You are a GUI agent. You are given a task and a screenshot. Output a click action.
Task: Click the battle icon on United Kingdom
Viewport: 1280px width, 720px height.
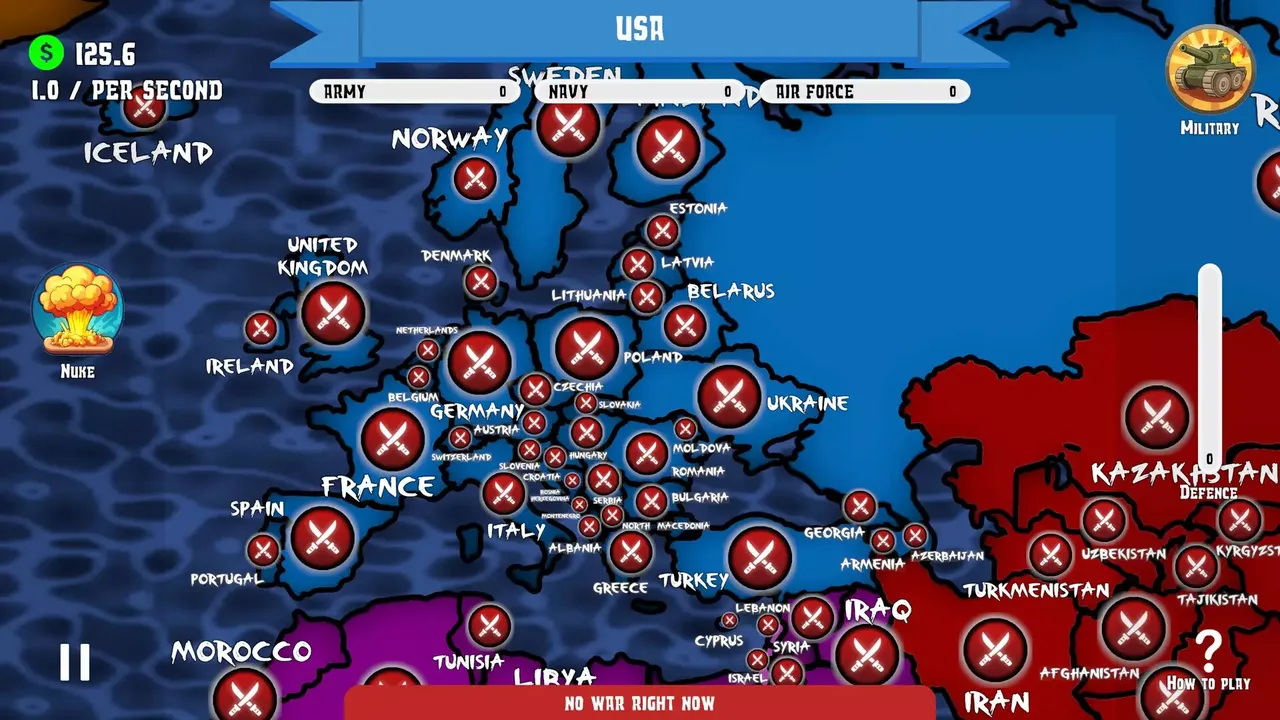click(x=331, y=312)
